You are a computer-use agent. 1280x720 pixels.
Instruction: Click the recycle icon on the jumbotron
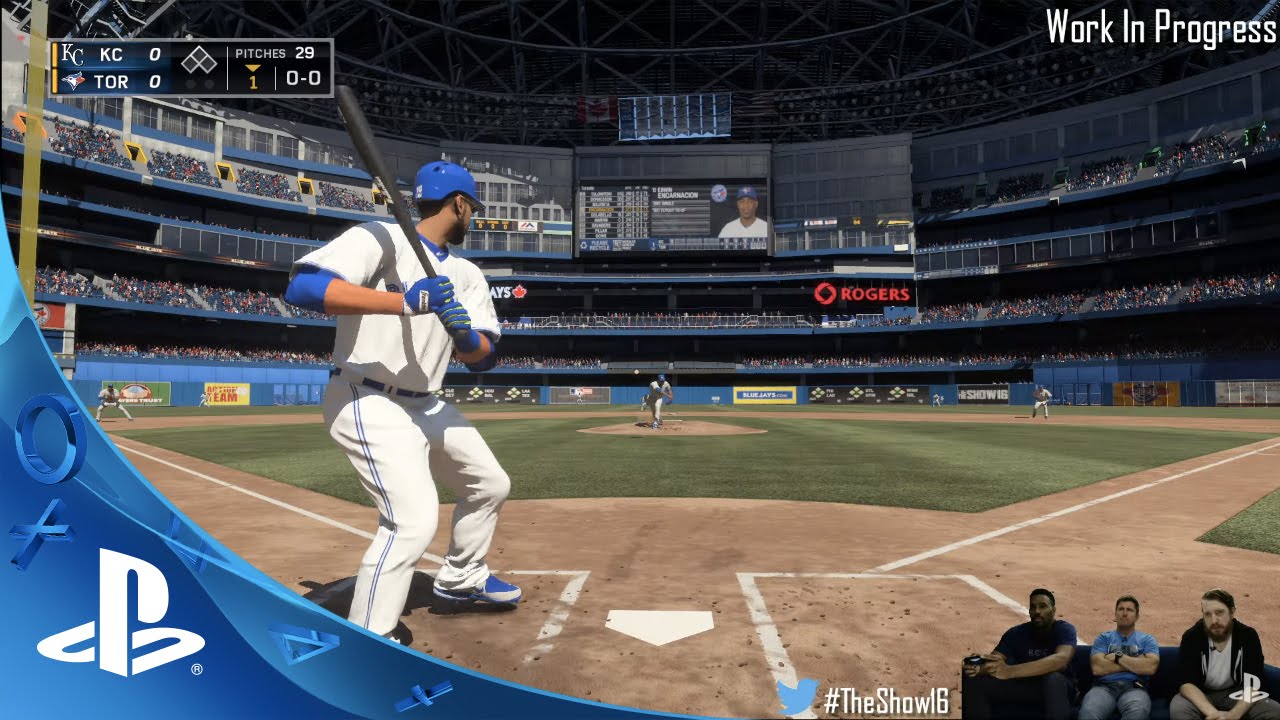[584, 245]
